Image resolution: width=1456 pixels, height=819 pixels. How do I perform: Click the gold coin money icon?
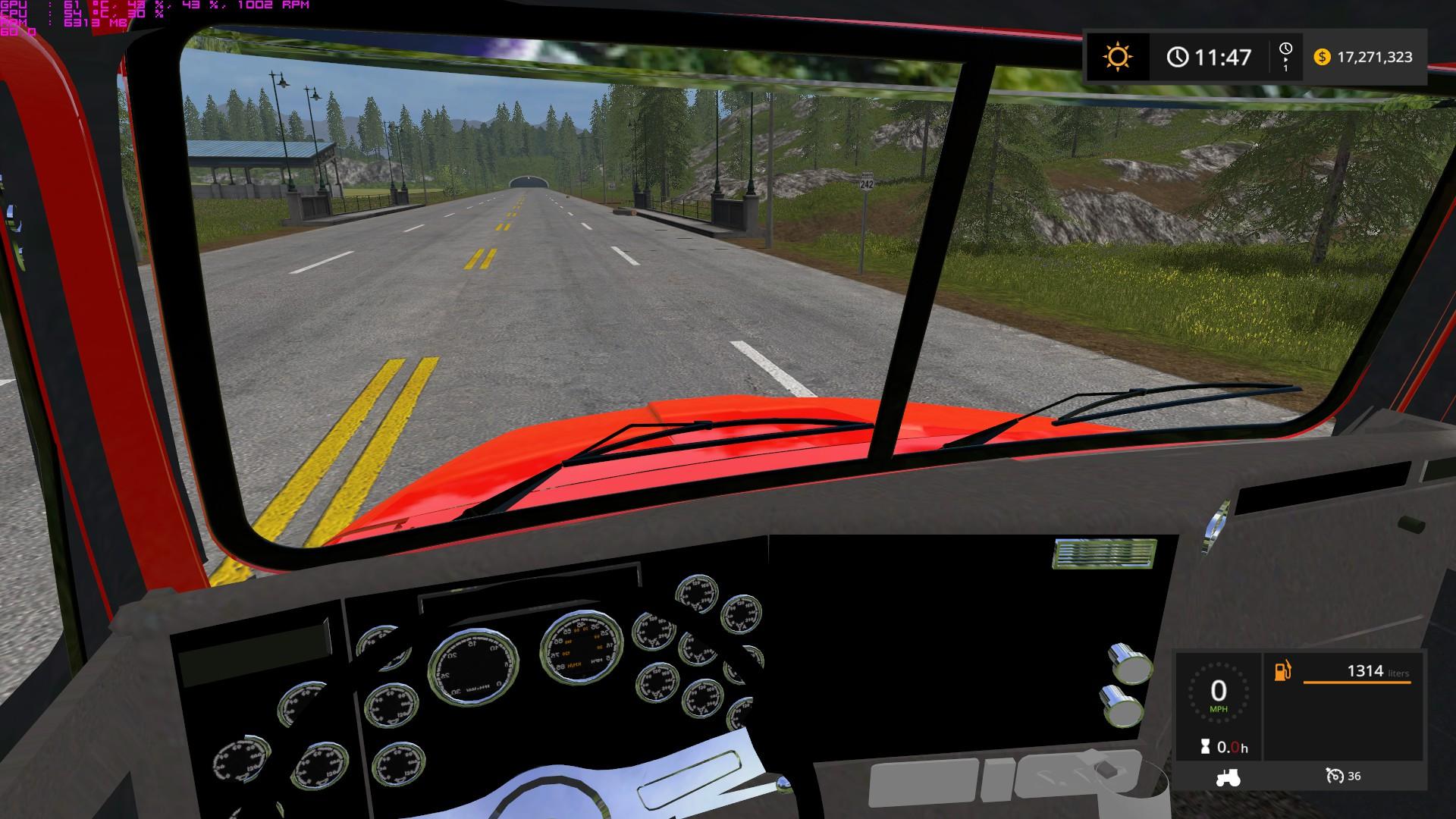click(x=1322, y=57)
